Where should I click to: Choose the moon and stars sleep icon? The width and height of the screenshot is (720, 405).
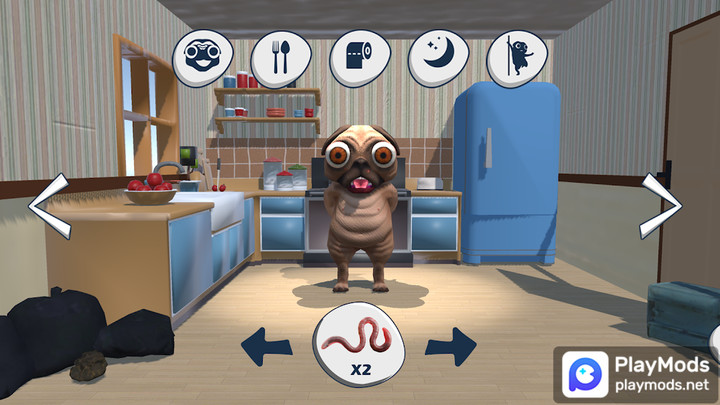(438, 57)
